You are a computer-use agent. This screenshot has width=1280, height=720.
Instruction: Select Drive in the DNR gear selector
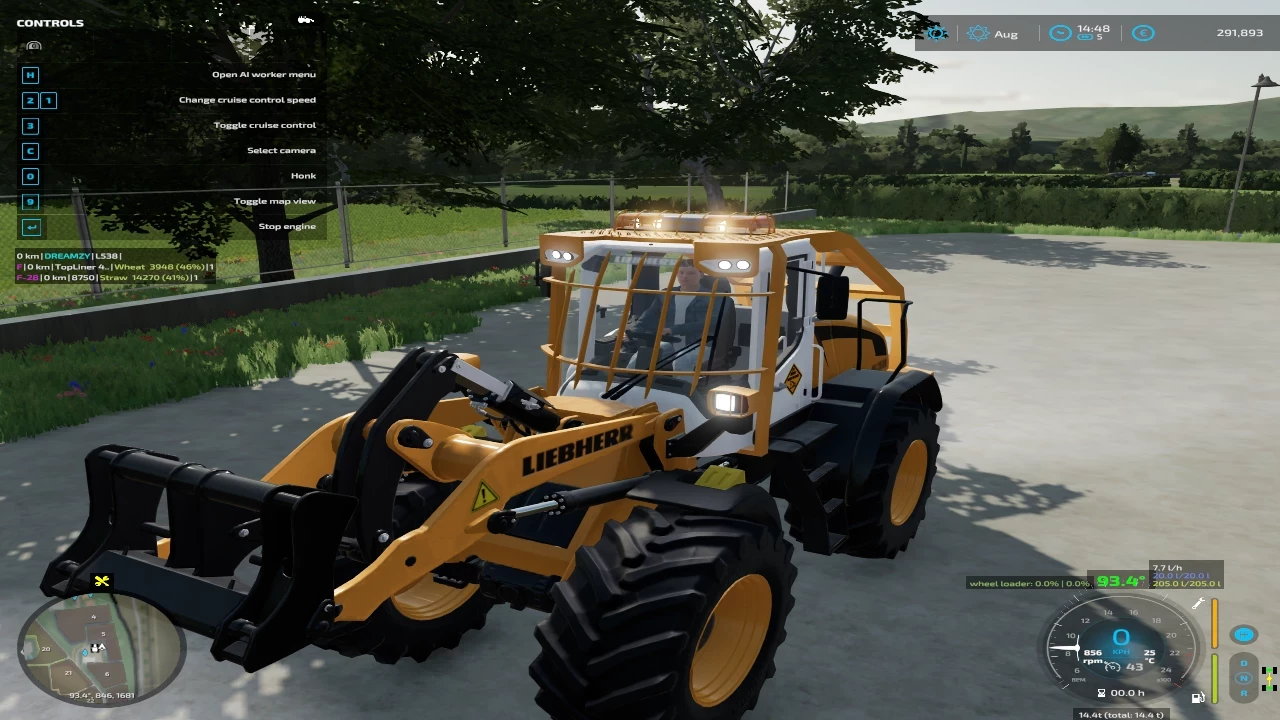[1243, 663]
